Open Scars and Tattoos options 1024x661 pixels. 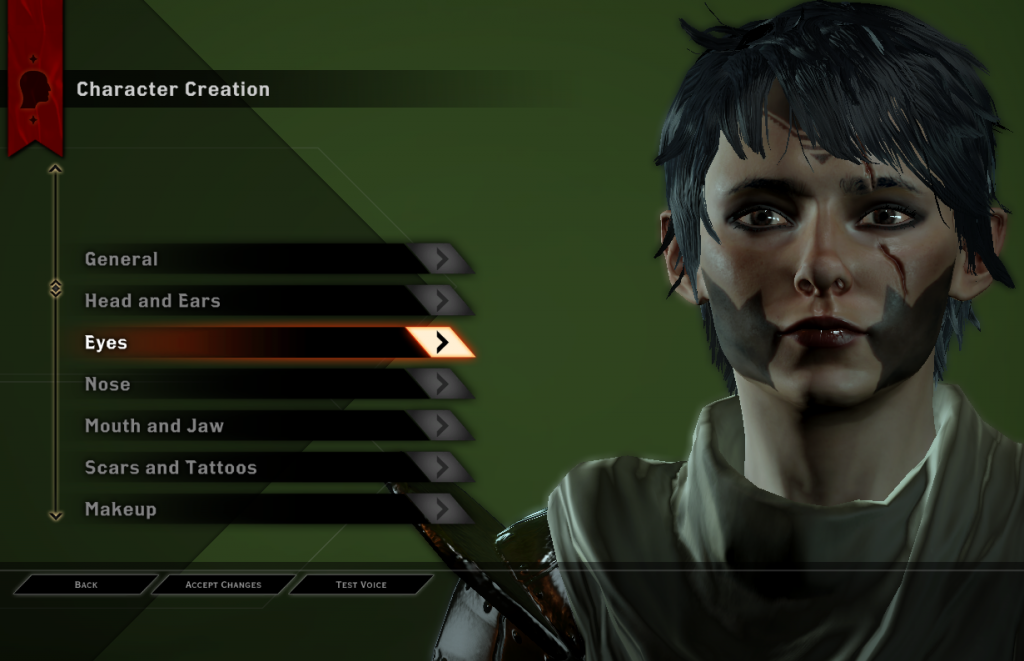[270, 468]
